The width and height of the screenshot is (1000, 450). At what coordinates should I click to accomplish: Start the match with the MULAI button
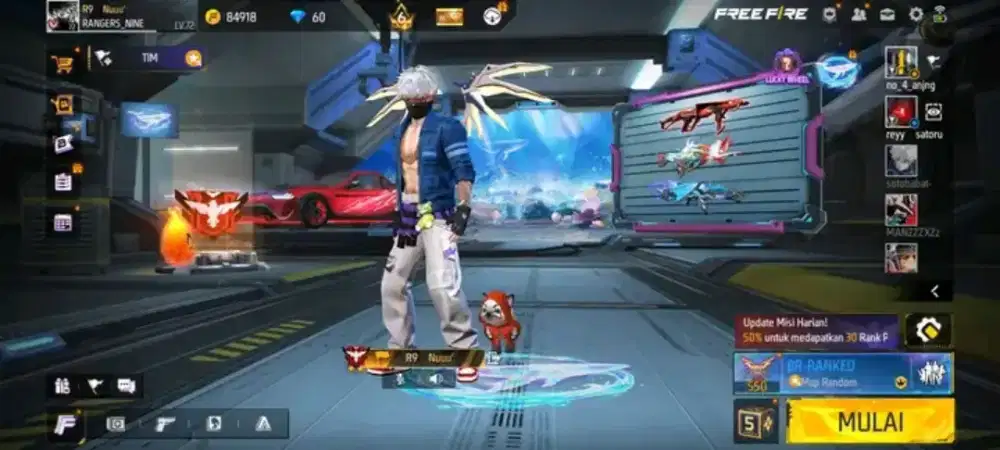point(870,421)
